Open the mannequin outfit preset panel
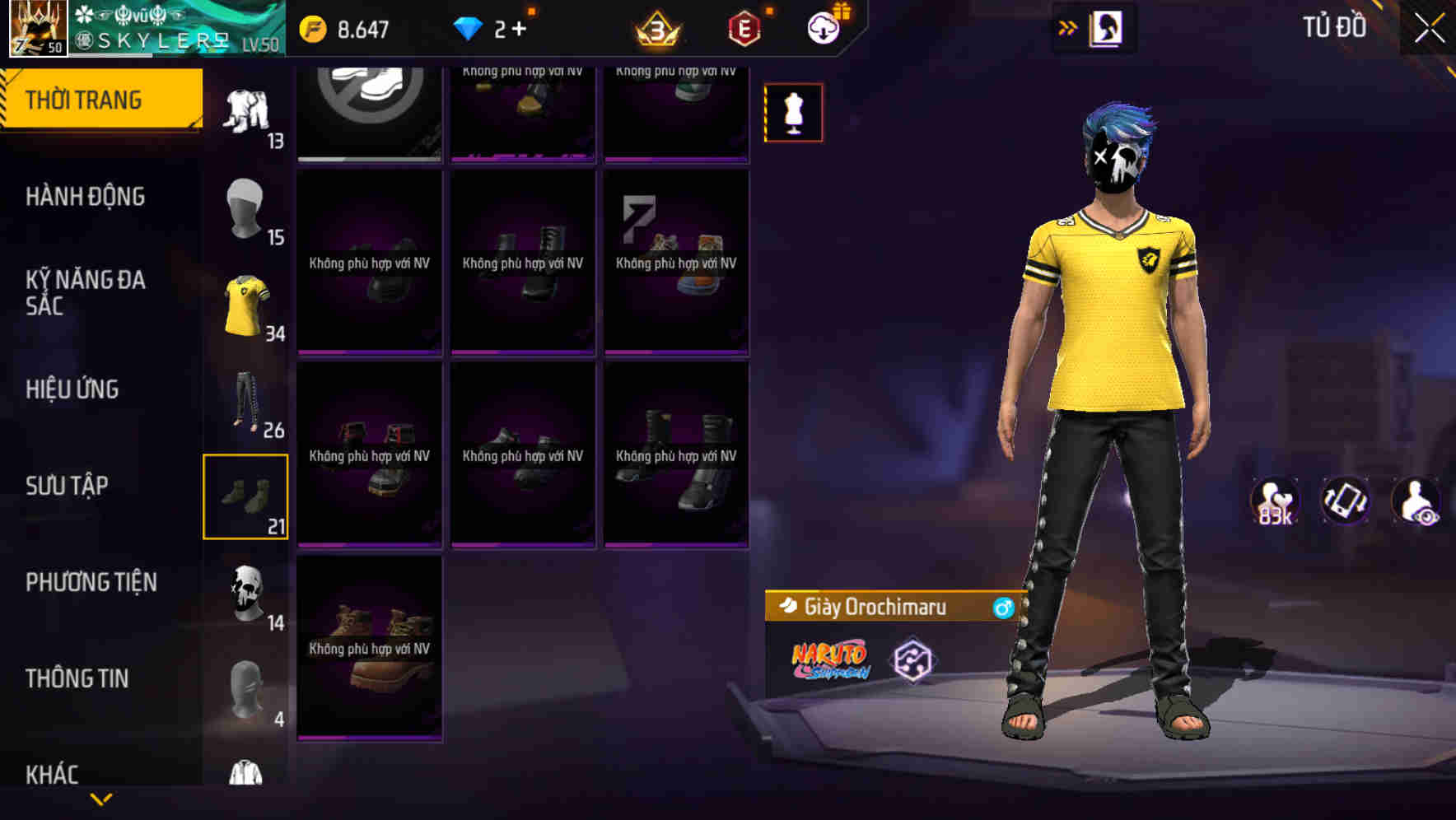 pyautogui.click(x=793, y=113)
